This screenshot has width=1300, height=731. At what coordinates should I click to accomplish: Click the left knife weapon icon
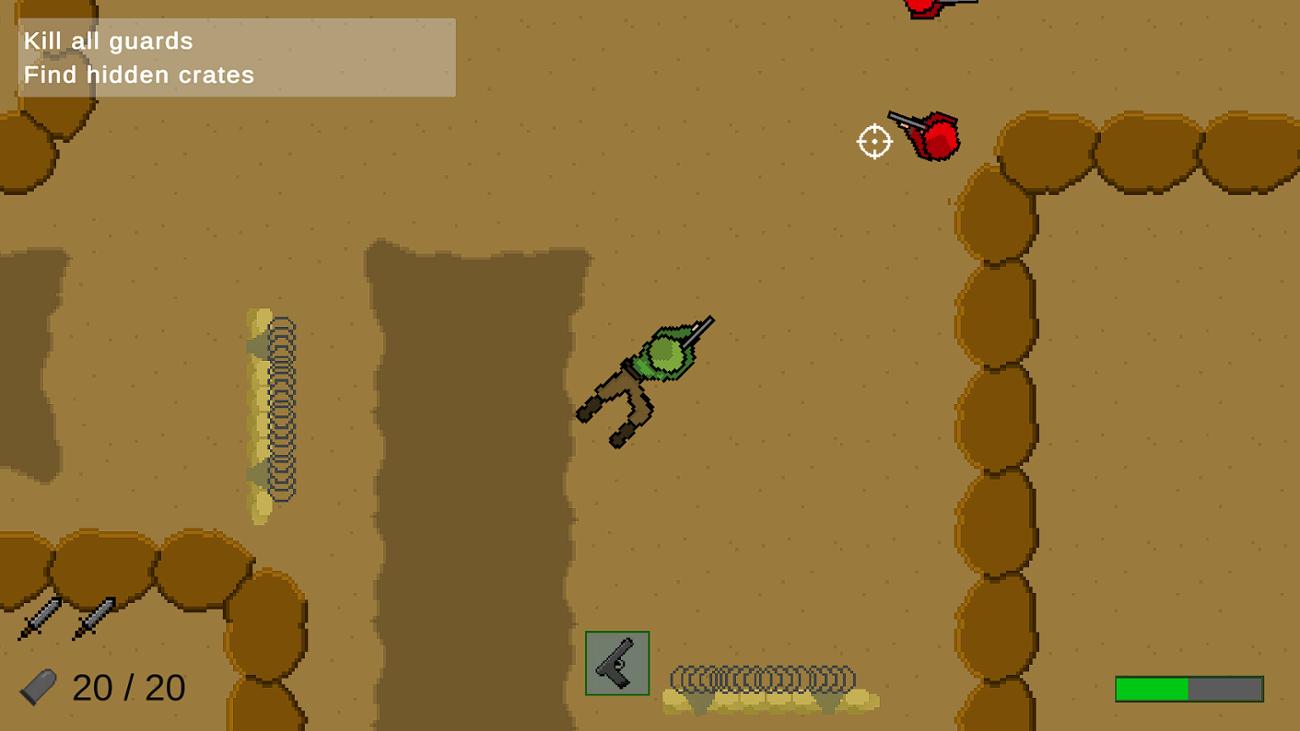tap(37, 617)
